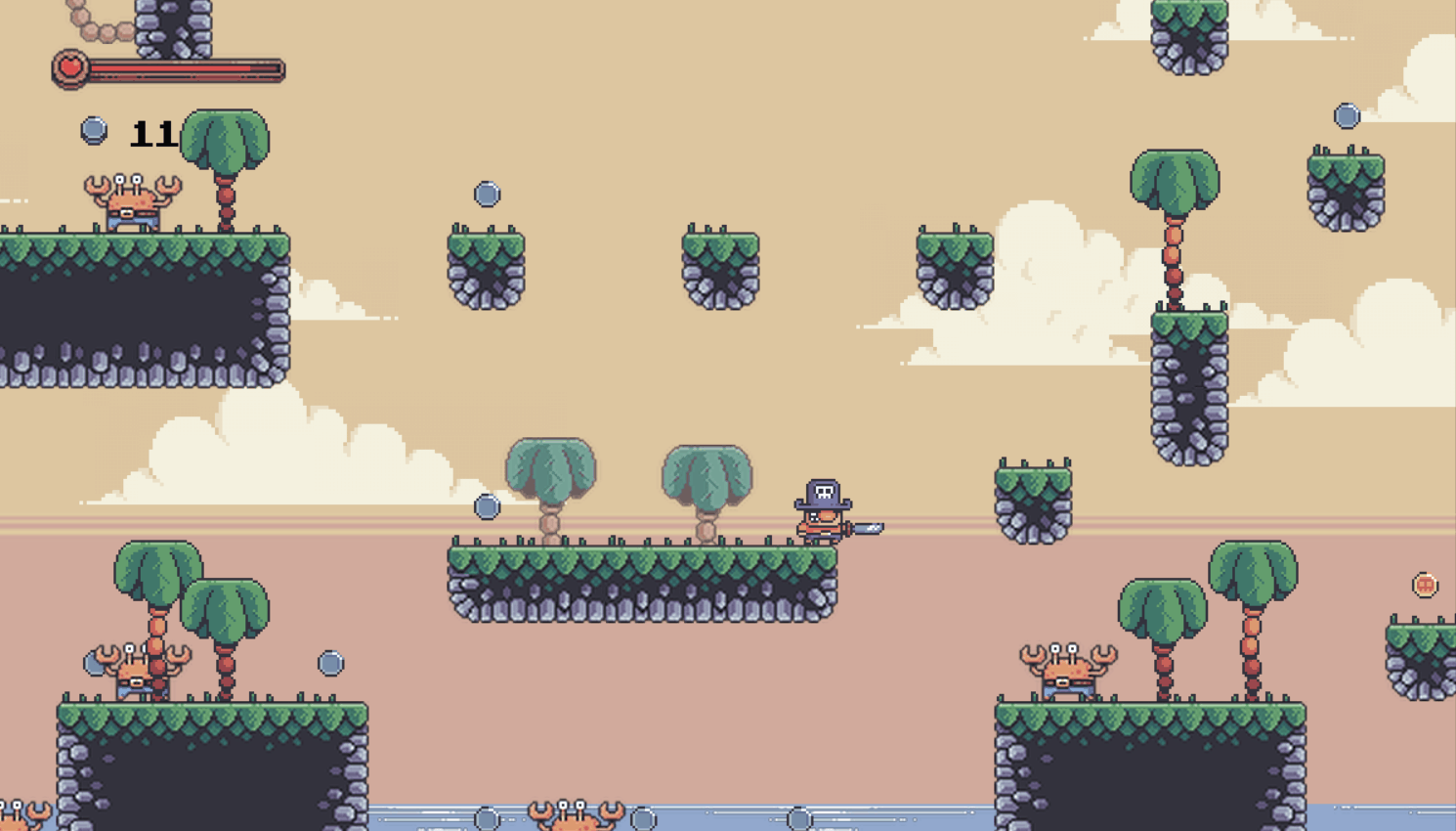Image resolution: width=1456 pixels, height=831 pixels.
Task: Click the coin below the top-right floating island
Action: (1348, 113)
